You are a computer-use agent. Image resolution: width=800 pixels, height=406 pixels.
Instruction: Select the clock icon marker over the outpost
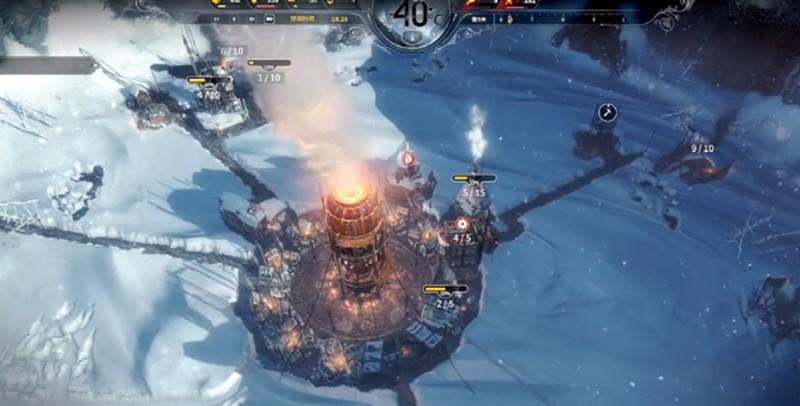point(606,112)
